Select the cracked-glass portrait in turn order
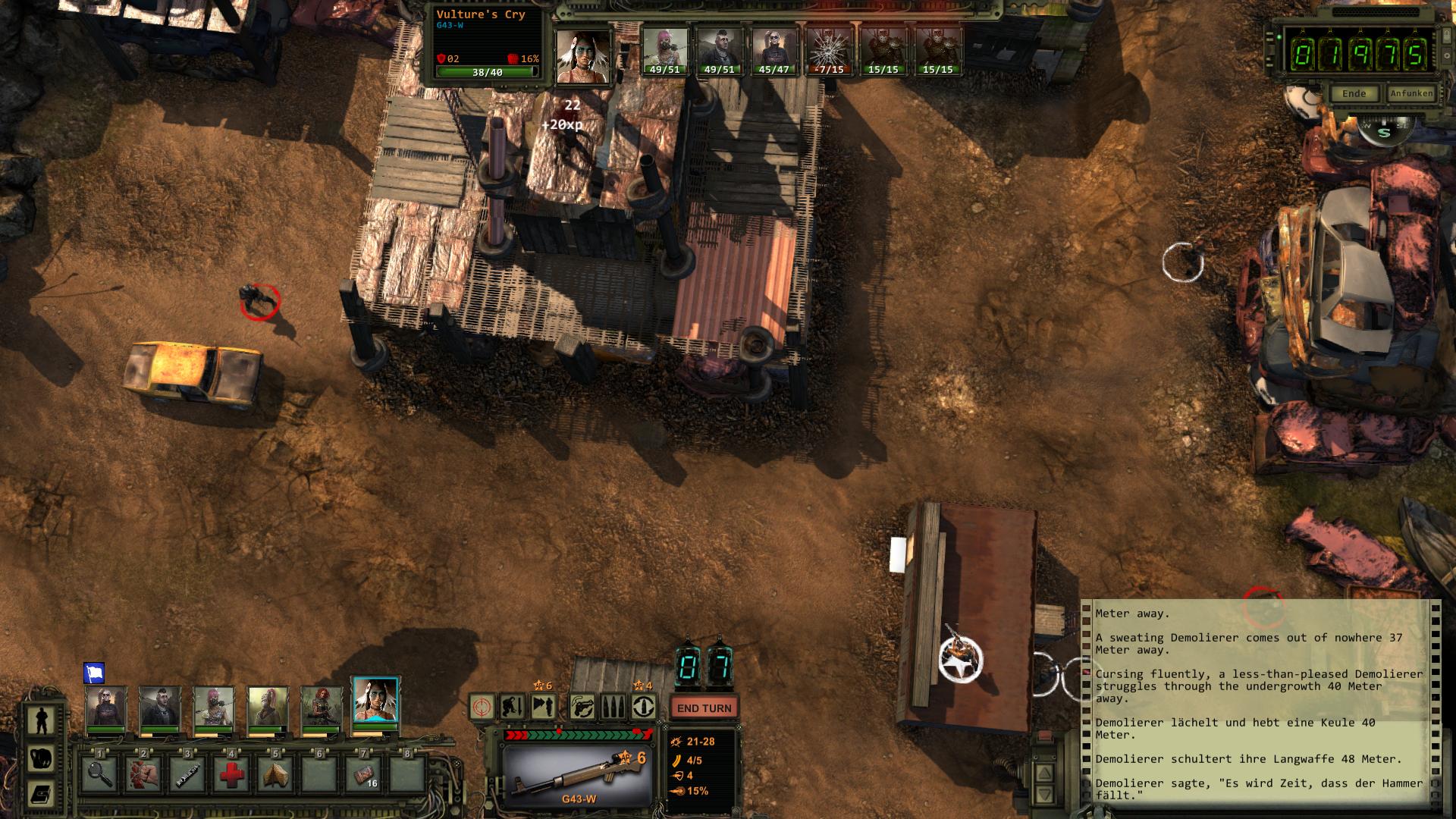This screenshot has height=819, width=1456. (x=828, y=50)
